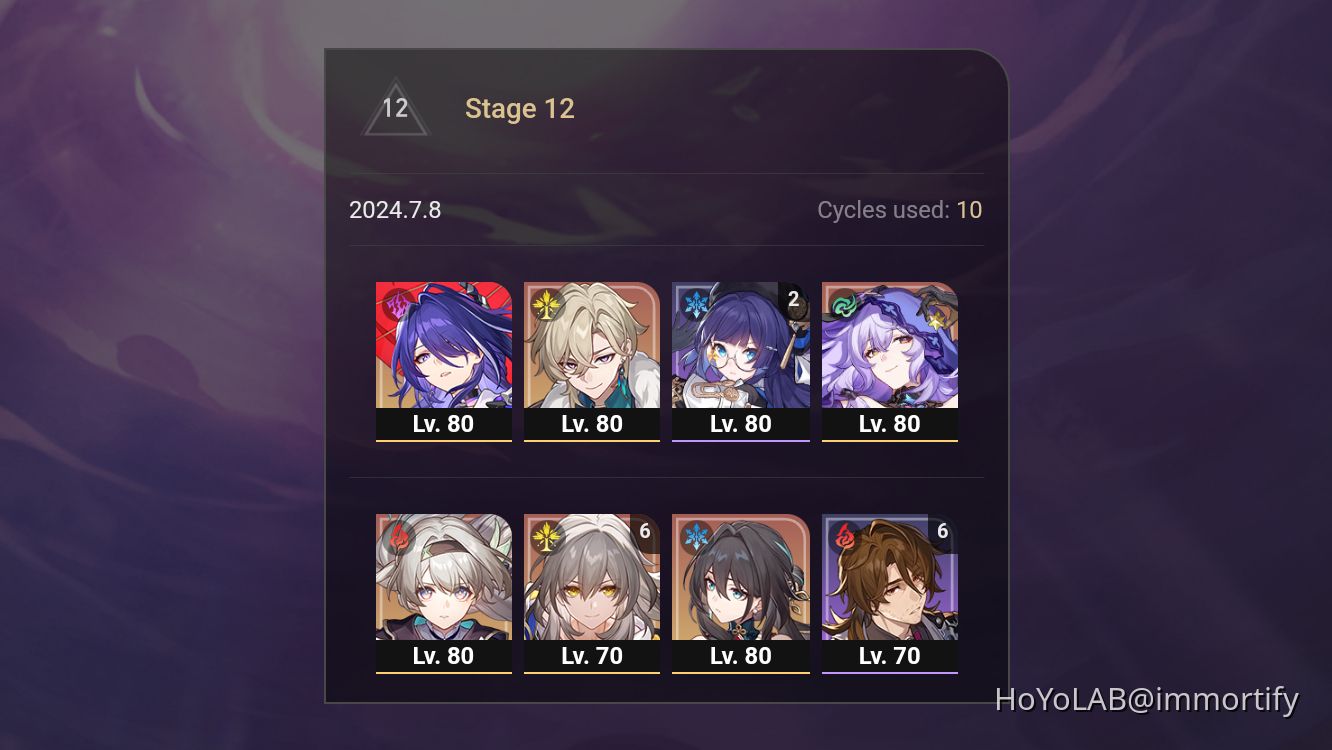
Task: Select Firefly's character portrait
Action: [x=444, y=580]
